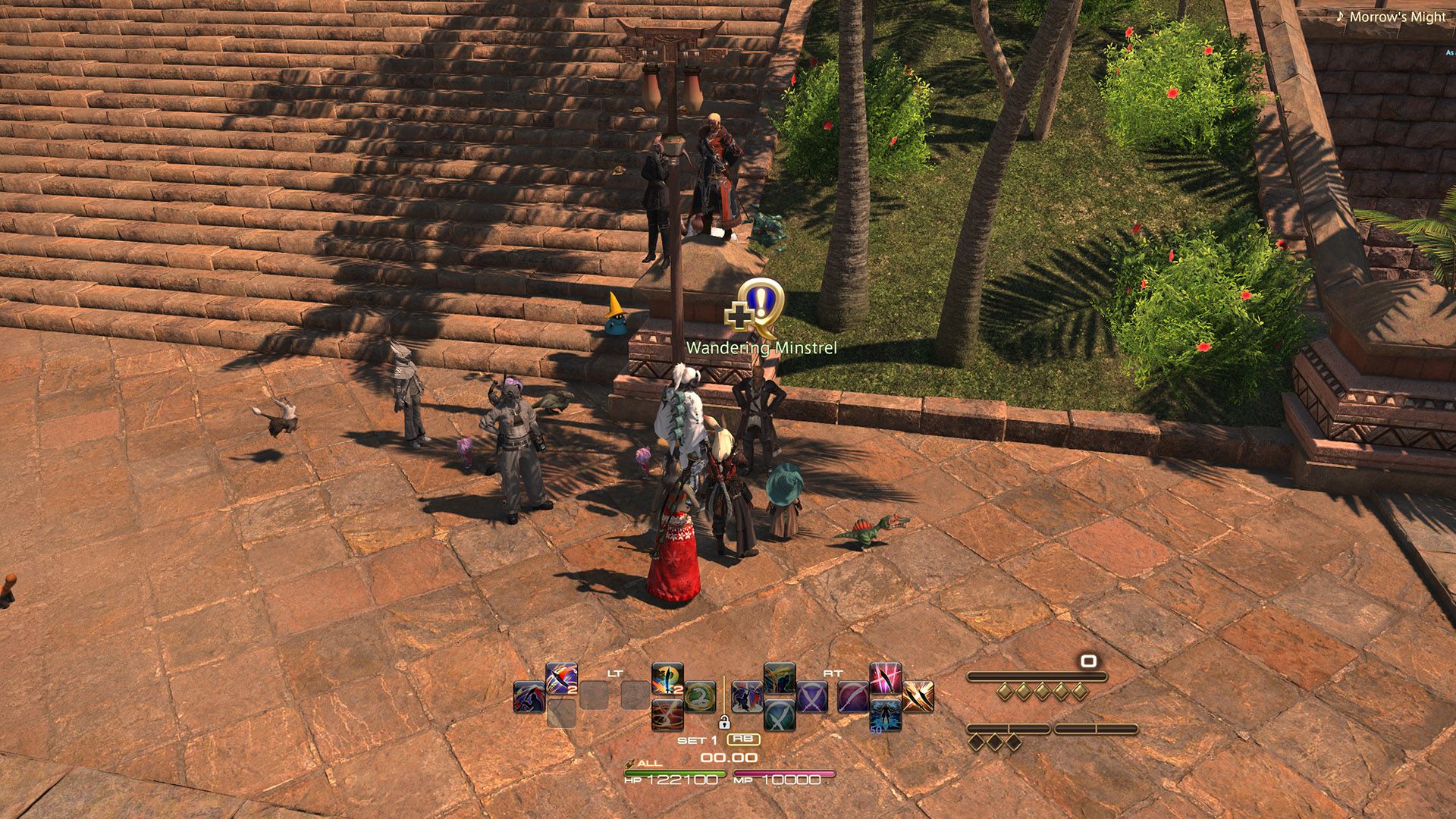Activate the dark figure red slash ability
The image size is (1456, 819).
click(x=529, y=697)
